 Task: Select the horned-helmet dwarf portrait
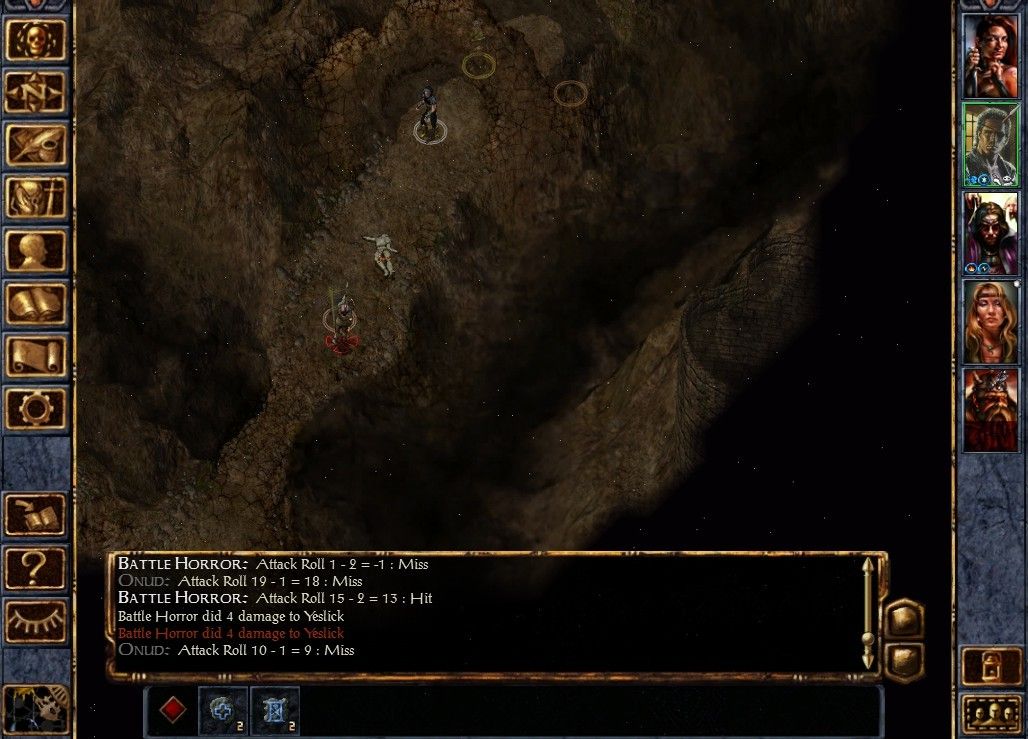tap(990, 409)
